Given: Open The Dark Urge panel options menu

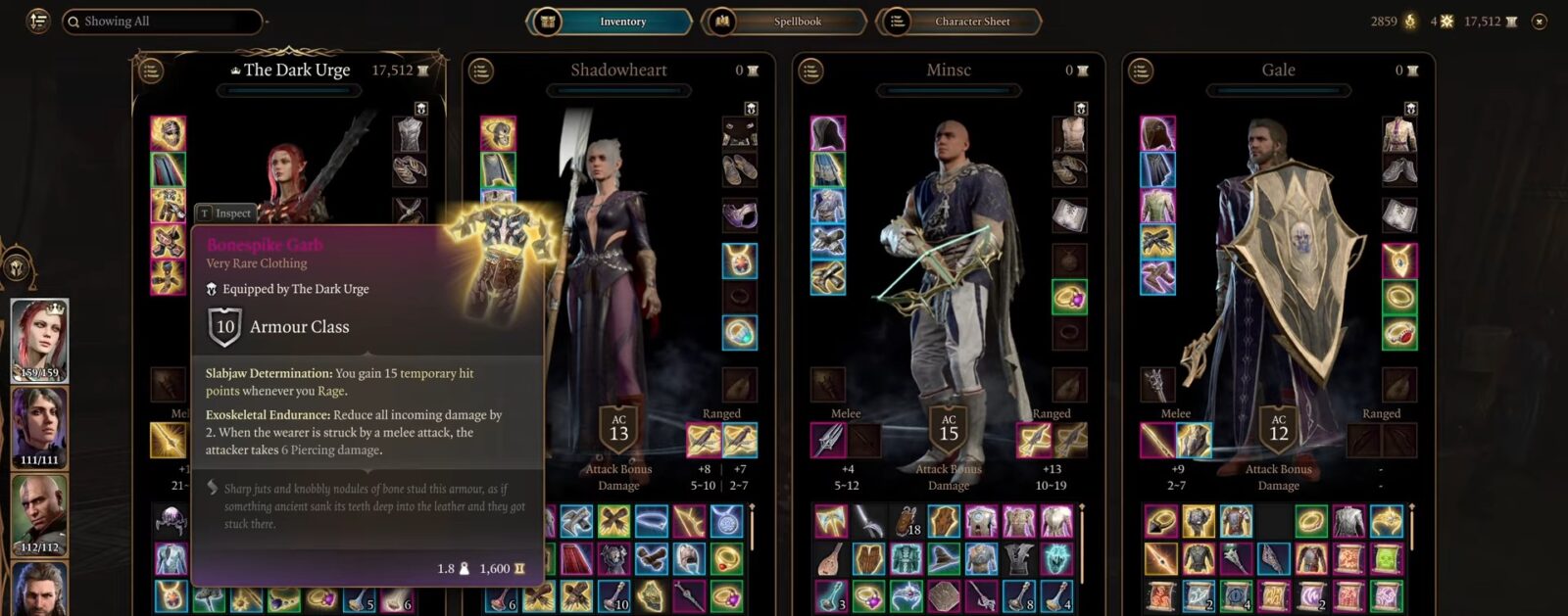Looking at the screenshot, I should pos(151,71).
